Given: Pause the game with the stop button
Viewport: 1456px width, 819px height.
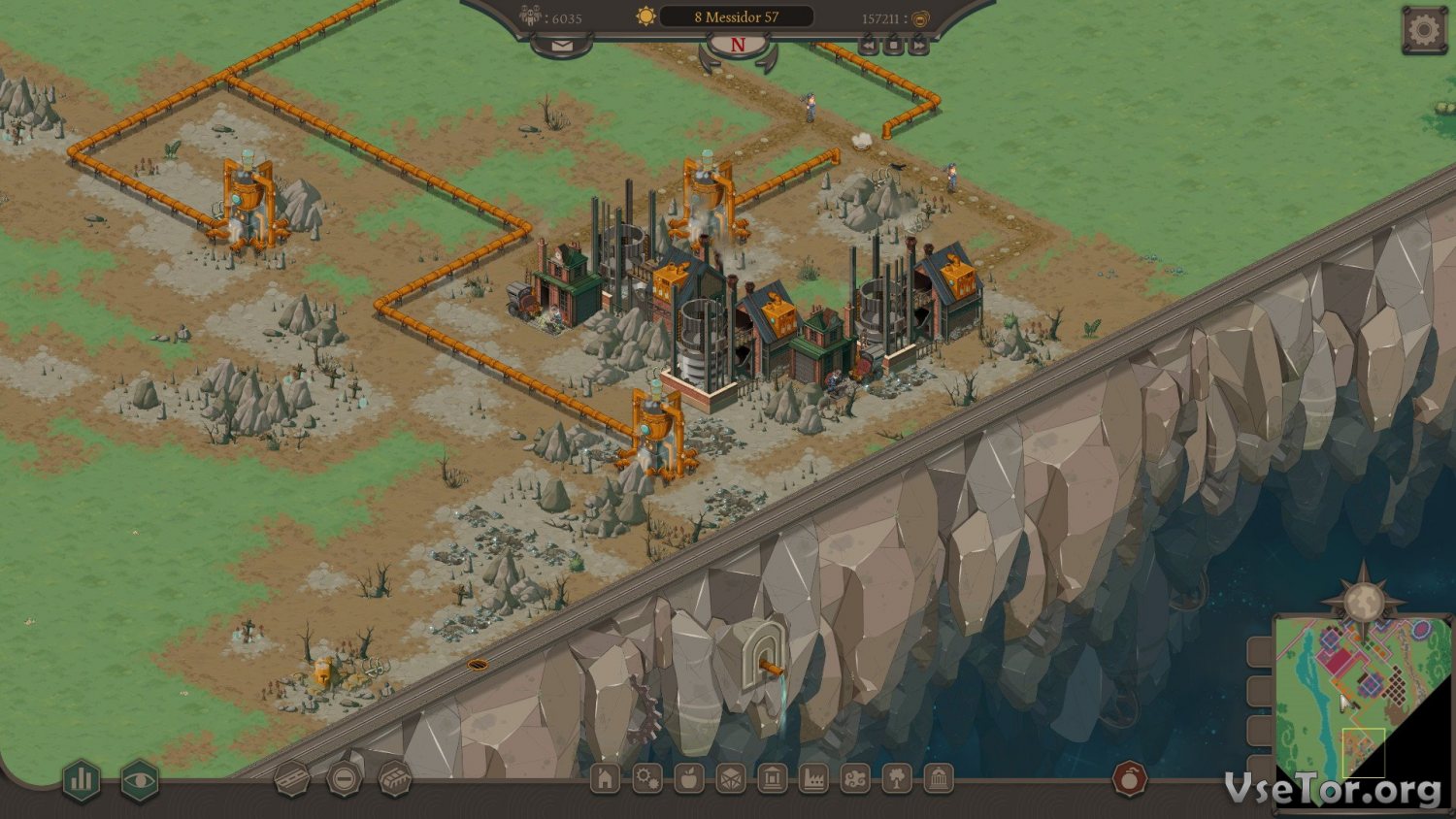Looking at the screenshot, I should tap(894, 46).
